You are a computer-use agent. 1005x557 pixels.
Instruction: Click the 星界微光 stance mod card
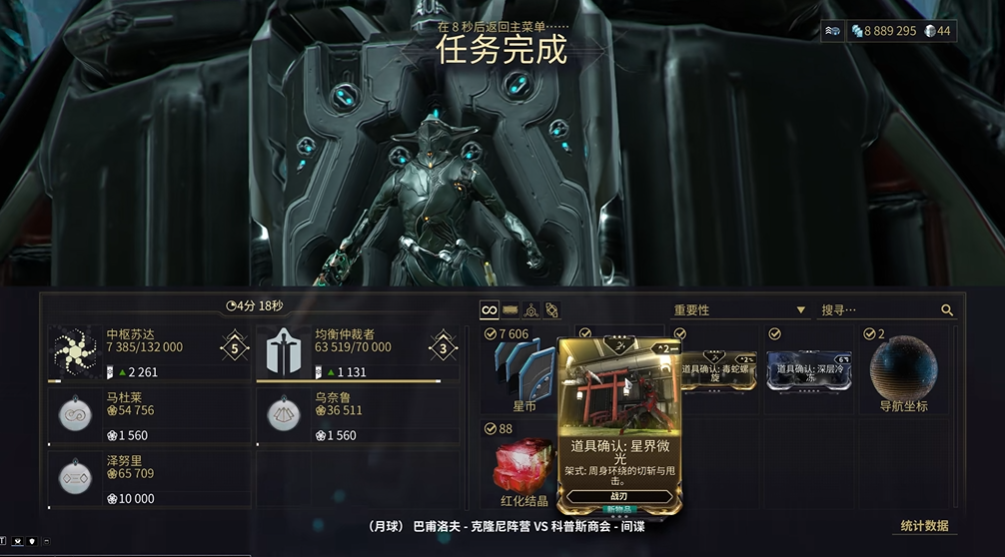coord(620,425)
